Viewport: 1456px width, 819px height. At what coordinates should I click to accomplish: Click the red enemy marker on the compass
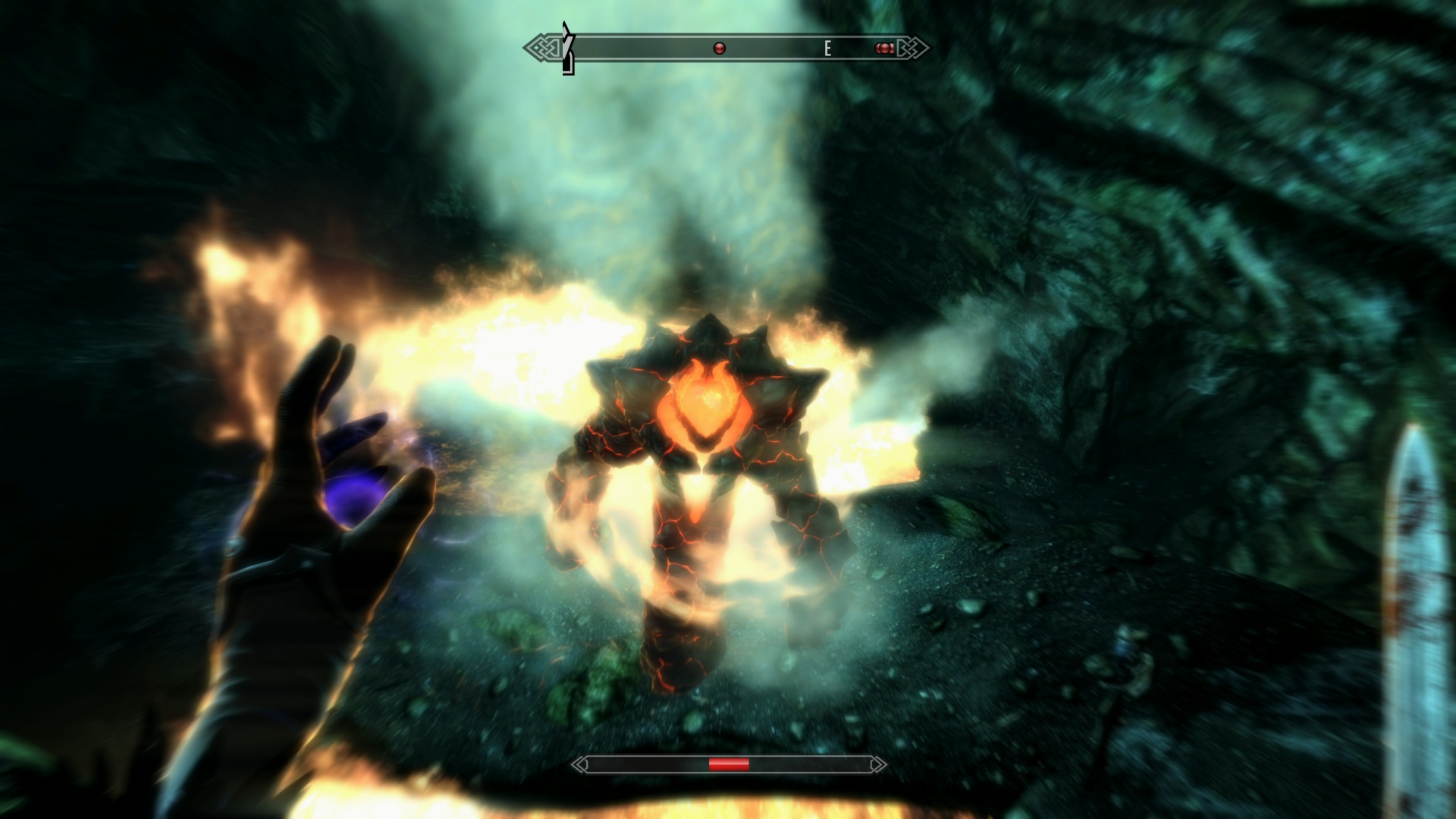point(720,49)
